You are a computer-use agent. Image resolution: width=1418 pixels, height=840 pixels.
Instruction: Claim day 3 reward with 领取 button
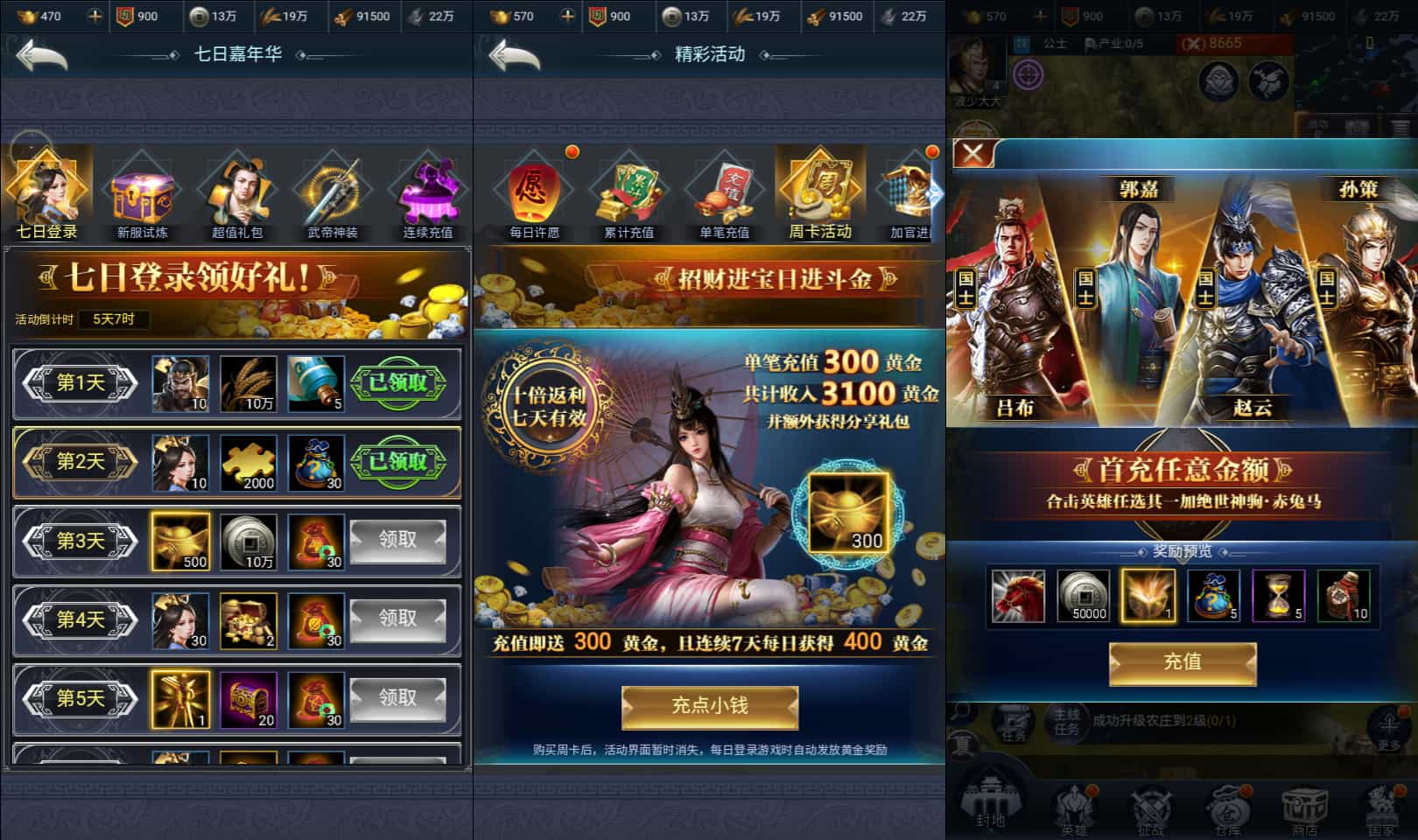click(399, 541)
